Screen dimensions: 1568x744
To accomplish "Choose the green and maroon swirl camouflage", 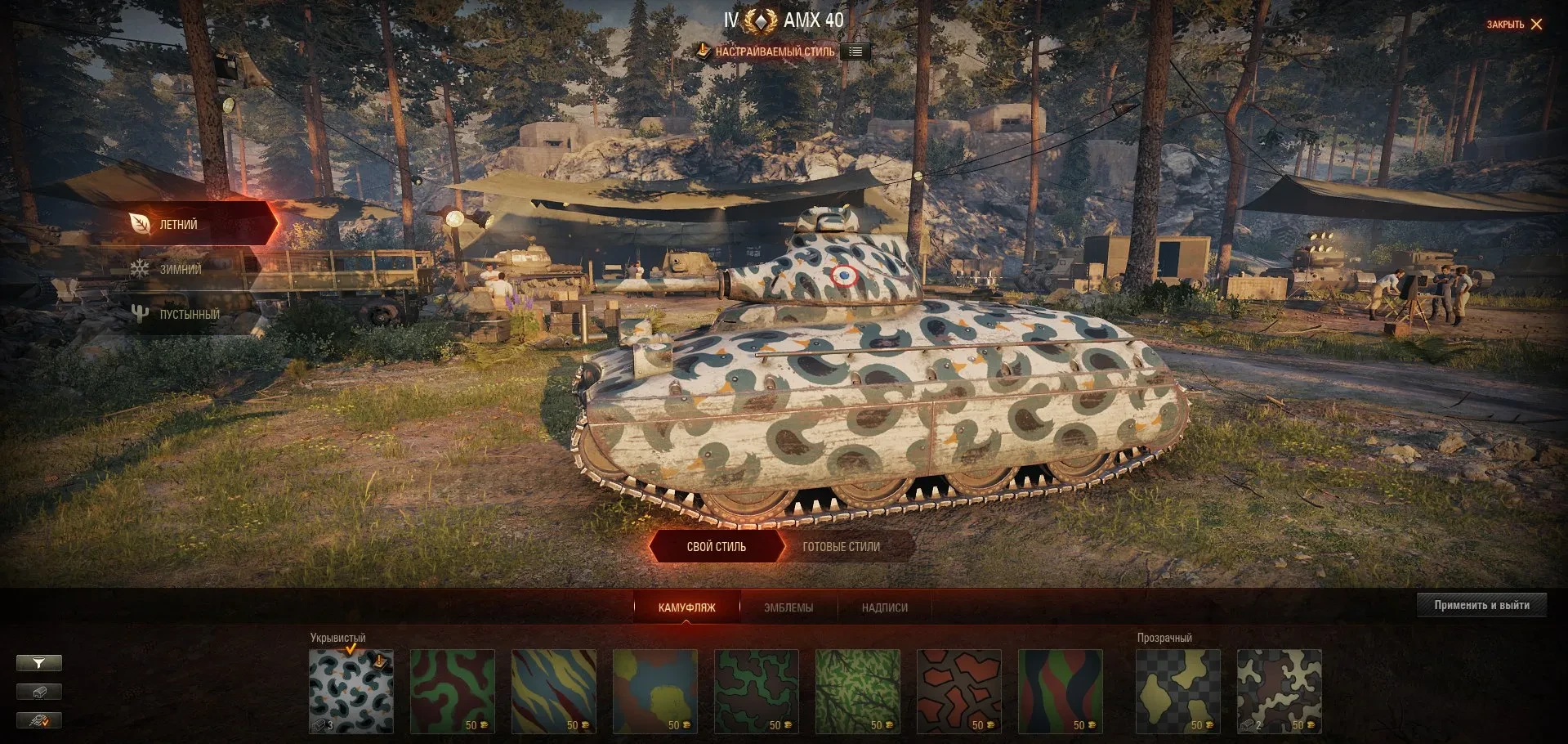I will click(x=452, y=691).
